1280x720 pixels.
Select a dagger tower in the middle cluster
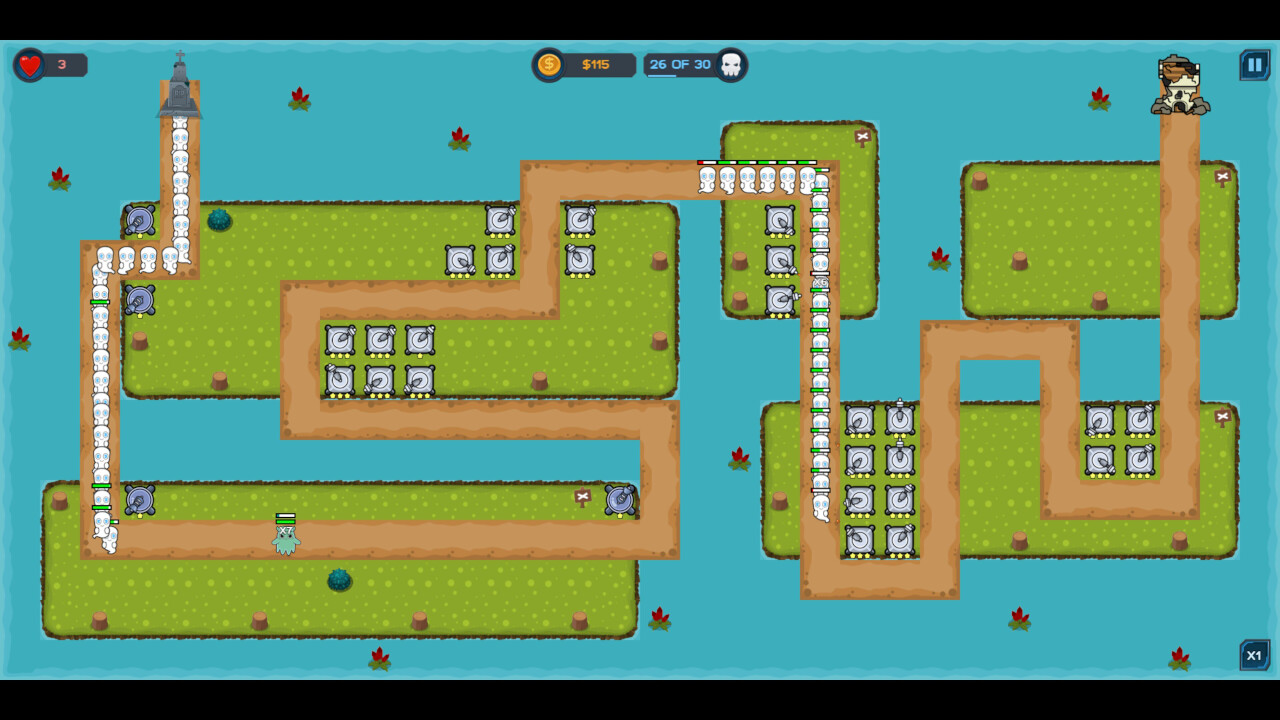click(x=378, y=342)
